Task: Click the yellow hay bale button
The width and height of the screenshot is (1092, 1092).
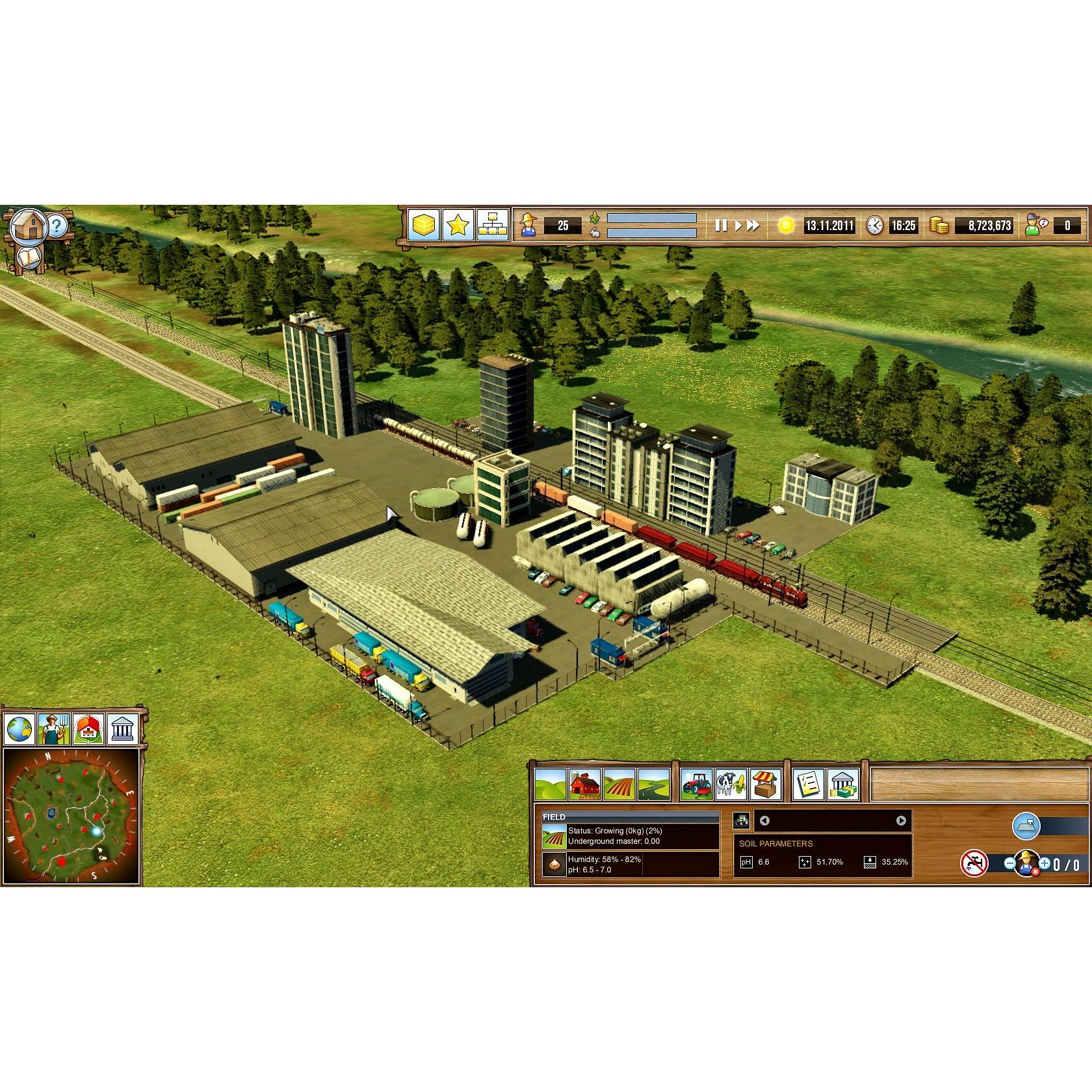Action: 423,226
